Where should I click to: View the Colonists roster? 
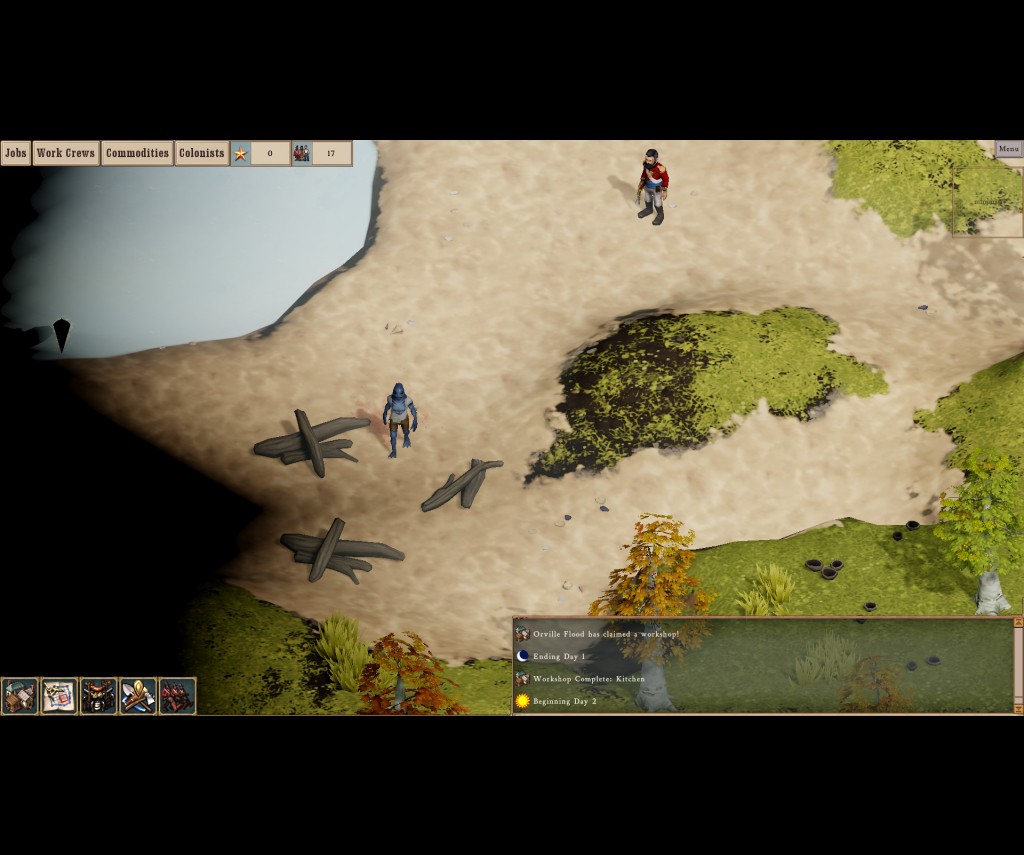(202, 153)
